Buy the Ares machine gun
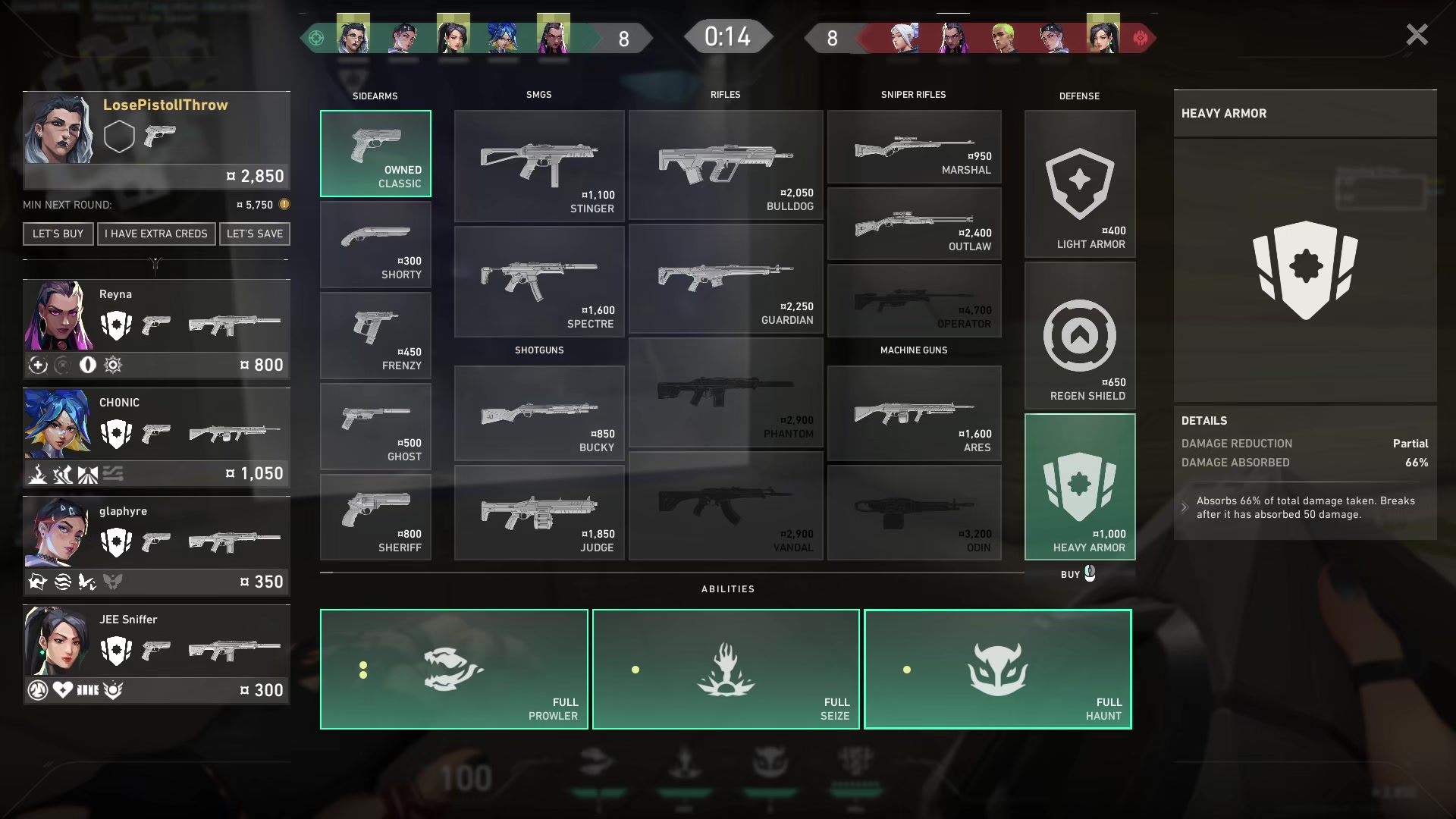The width and height of the screenshot is (1456, 819). click(914, 413)
